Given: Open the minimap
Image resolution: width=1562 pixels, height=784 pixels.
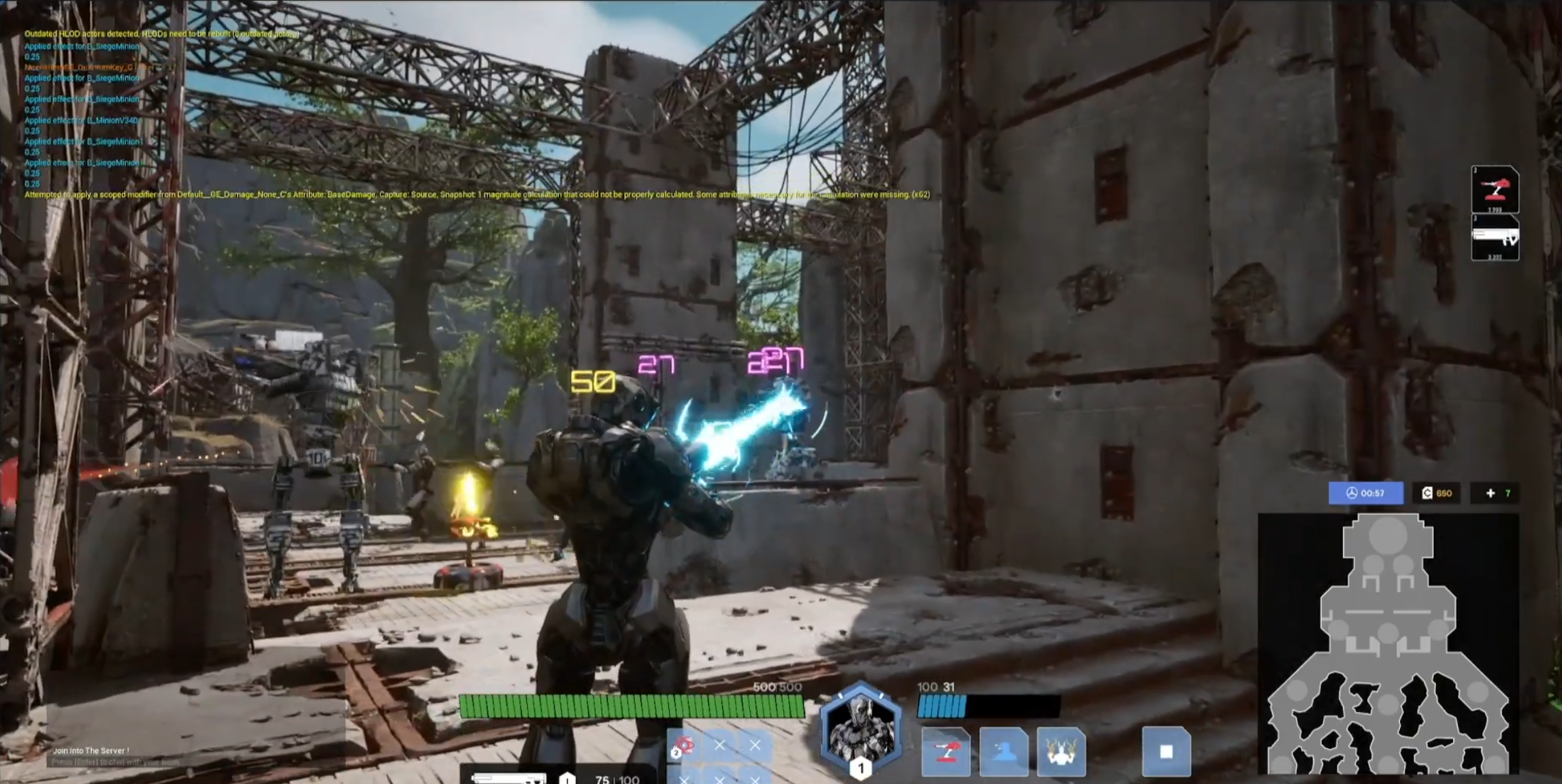Looking at the screenshot, I should [1388, 643].
